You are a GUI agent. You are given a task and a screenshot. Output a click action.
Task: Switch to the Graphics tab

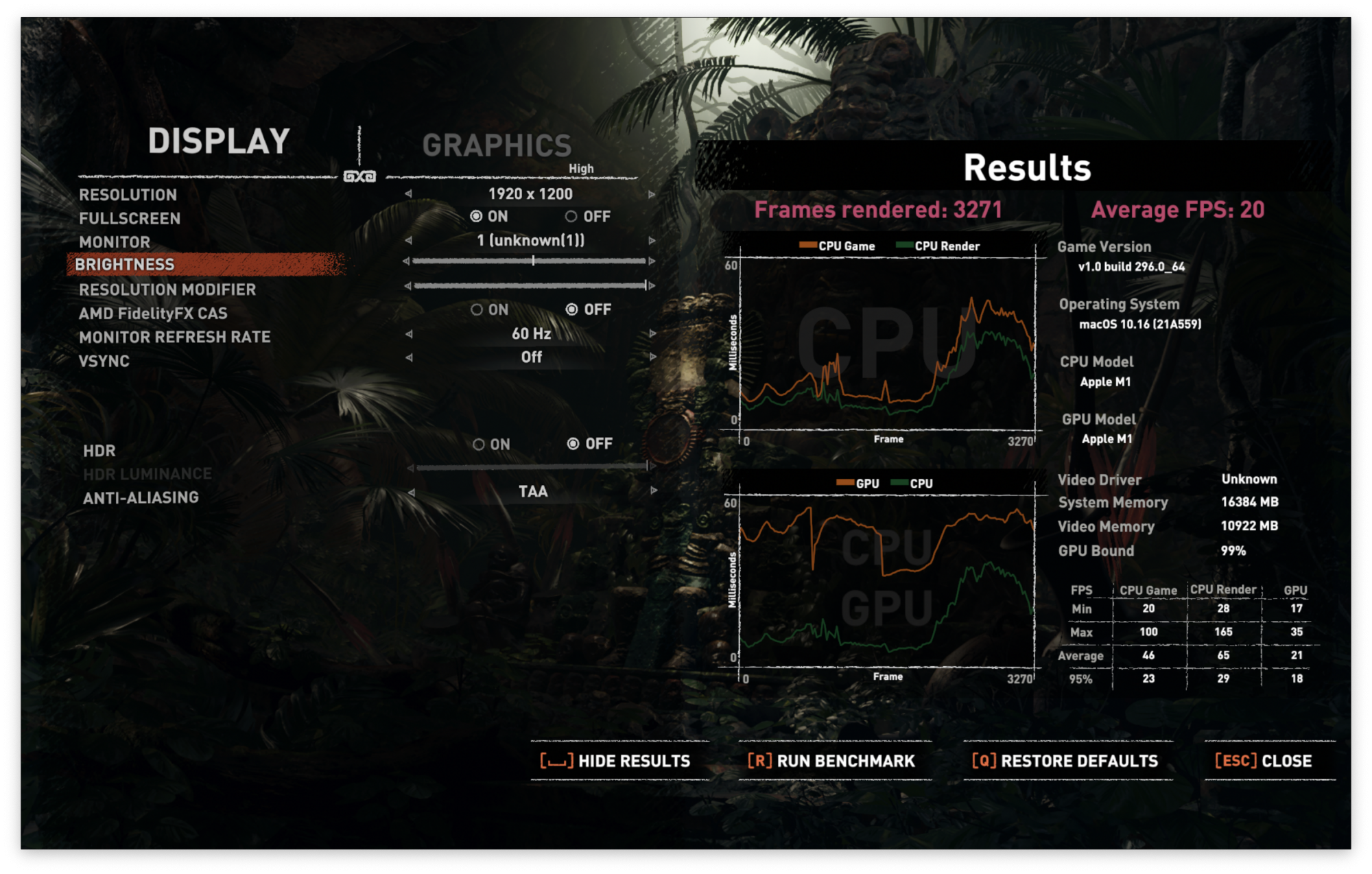point(497,145)
